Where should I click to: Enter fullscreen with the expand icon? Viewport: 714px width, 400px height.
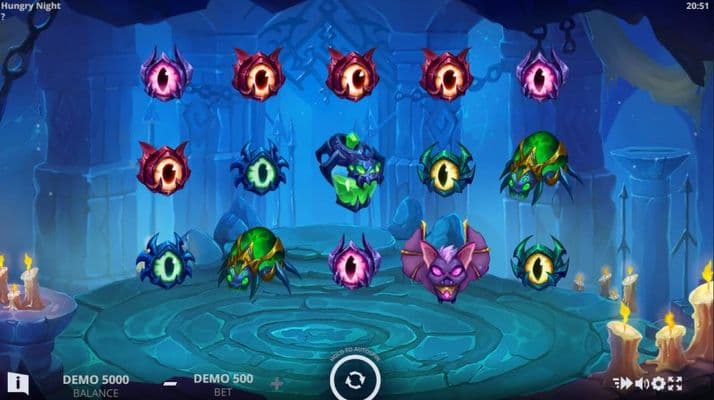675,383
